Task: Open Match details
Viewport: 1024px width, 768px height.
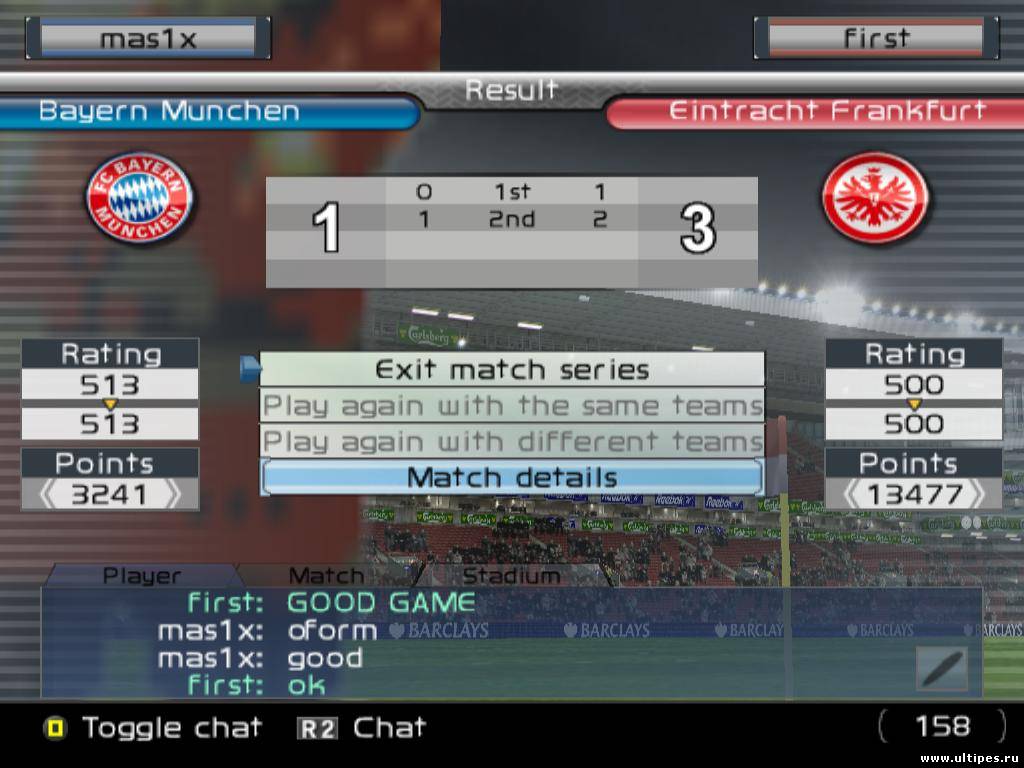Action: point(511,477)
